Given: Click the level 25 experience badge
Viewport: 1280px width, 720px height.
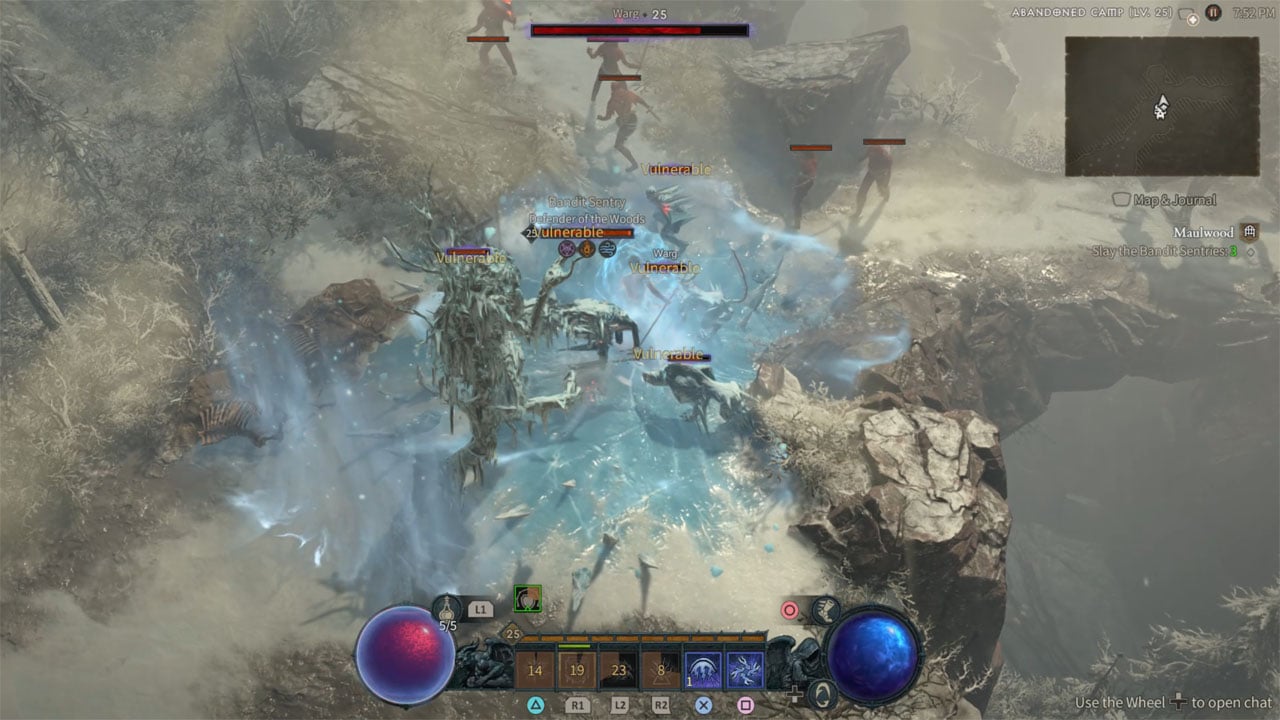Looking at the screenshot, I should 513,634.
